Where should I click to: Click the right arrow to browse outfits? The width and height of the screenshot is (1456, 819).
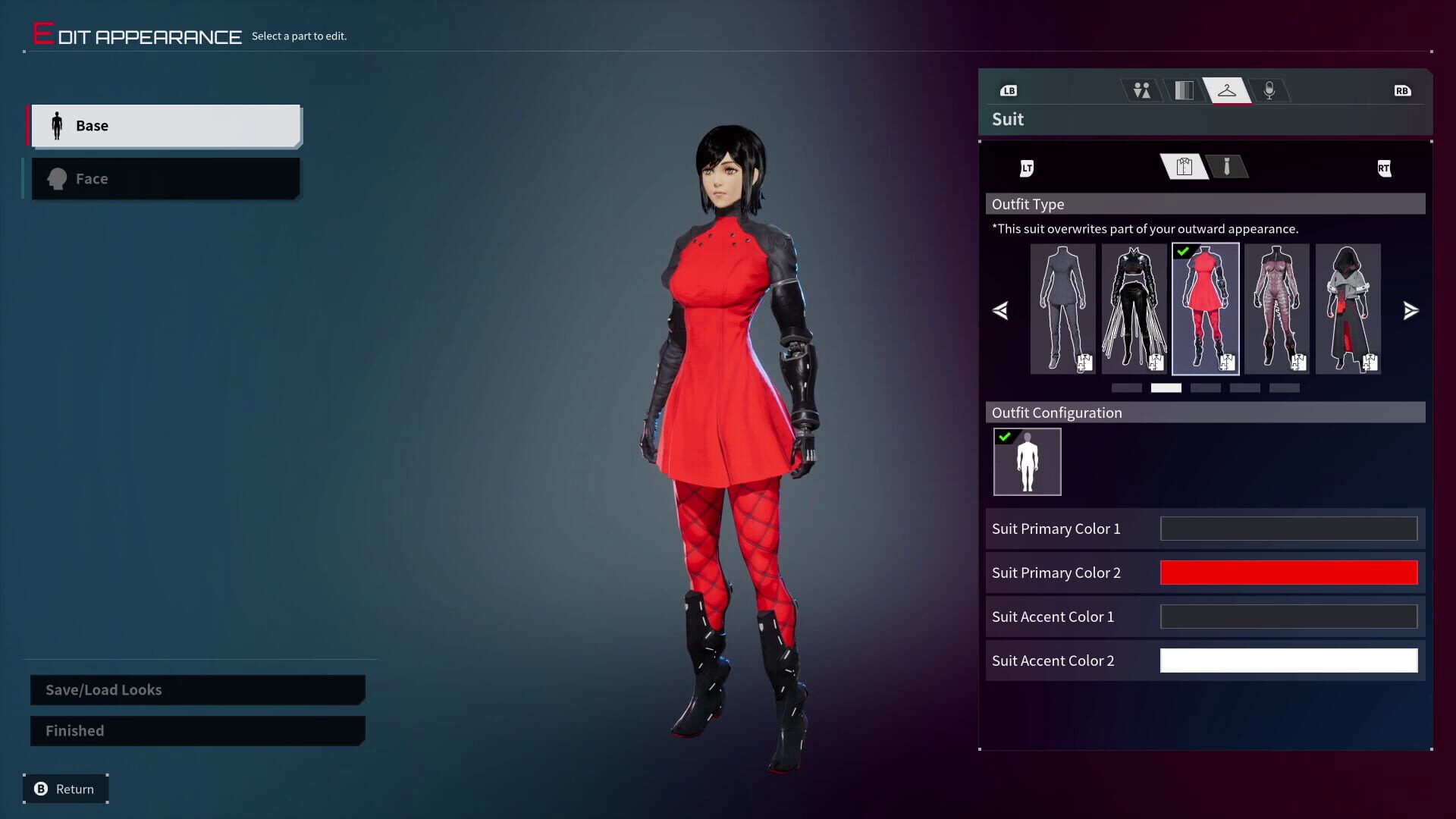[x=1410, y=310]
